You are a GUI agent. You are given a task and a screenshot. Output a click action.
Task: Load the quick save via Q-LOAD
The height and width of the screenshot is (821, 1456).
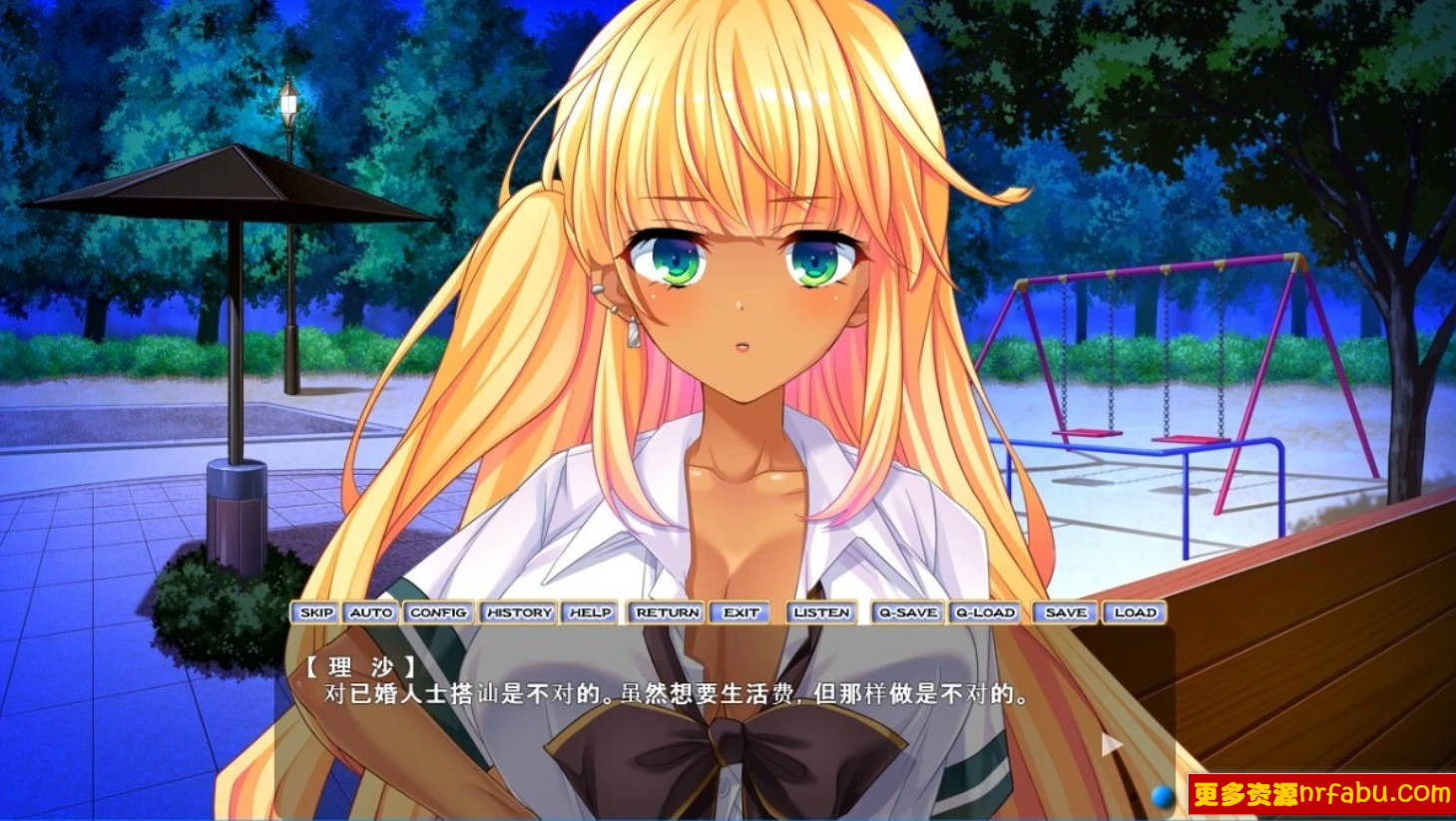tap(986, 613)
